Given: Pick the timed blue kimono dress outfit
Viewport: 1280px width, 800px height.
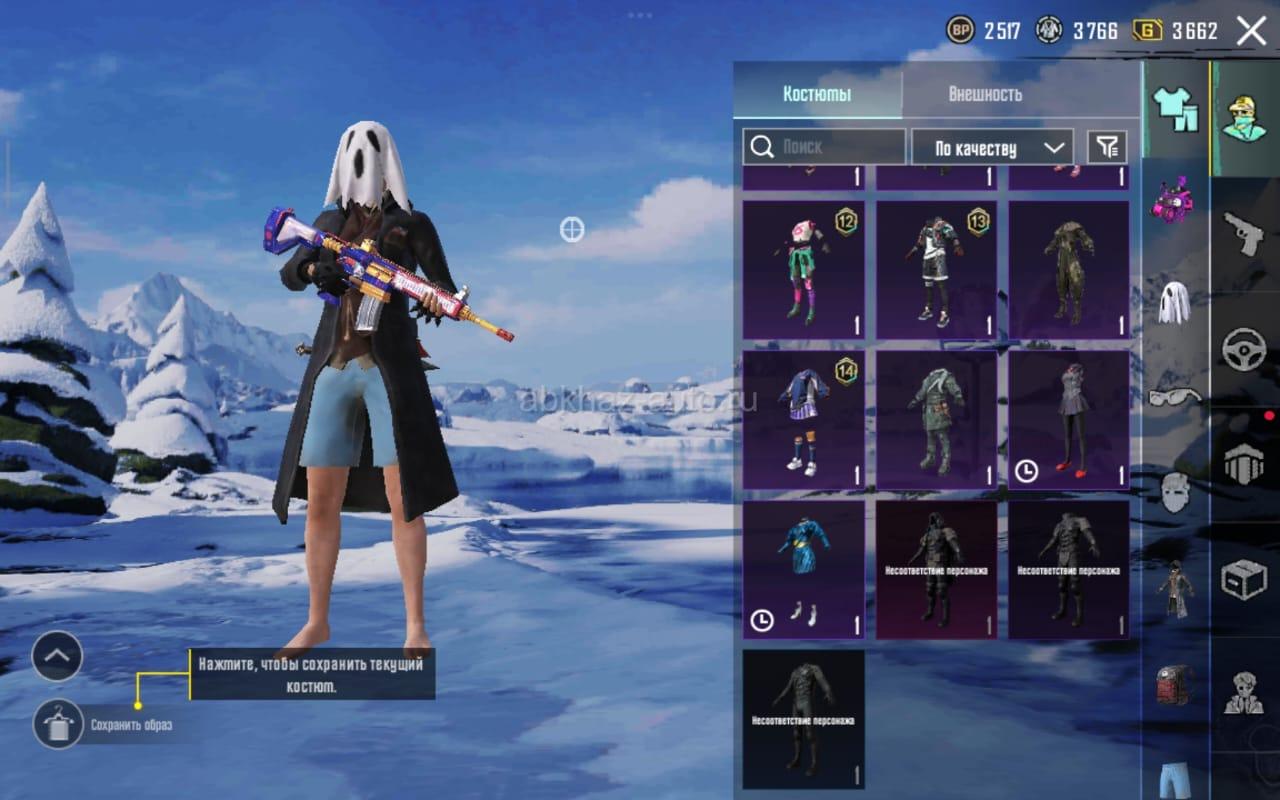Looking at the screenshot, I should (x=804, y=570).
